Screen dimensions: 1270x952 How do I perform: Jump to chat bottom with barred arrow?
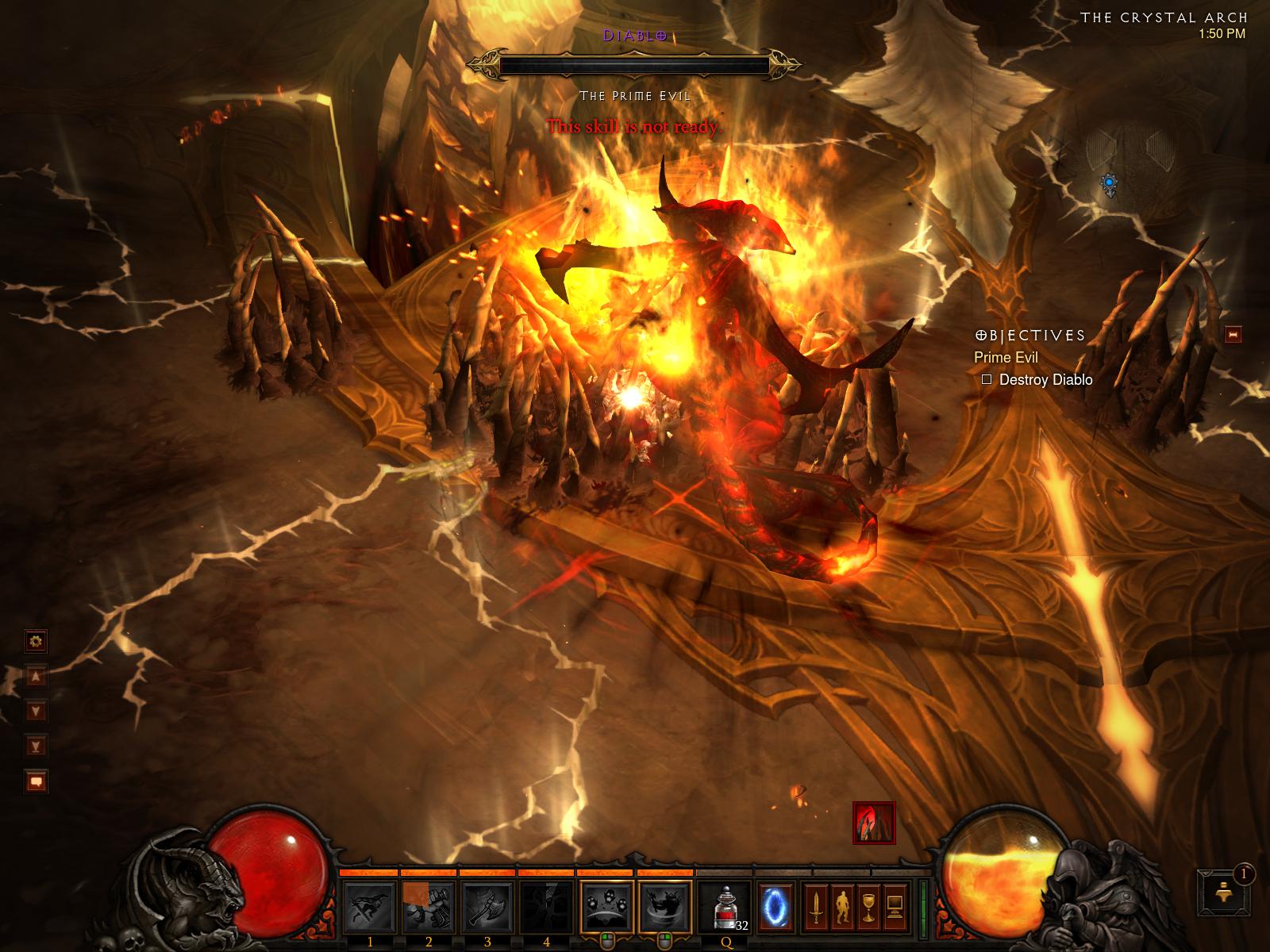[x=37, y=745]
